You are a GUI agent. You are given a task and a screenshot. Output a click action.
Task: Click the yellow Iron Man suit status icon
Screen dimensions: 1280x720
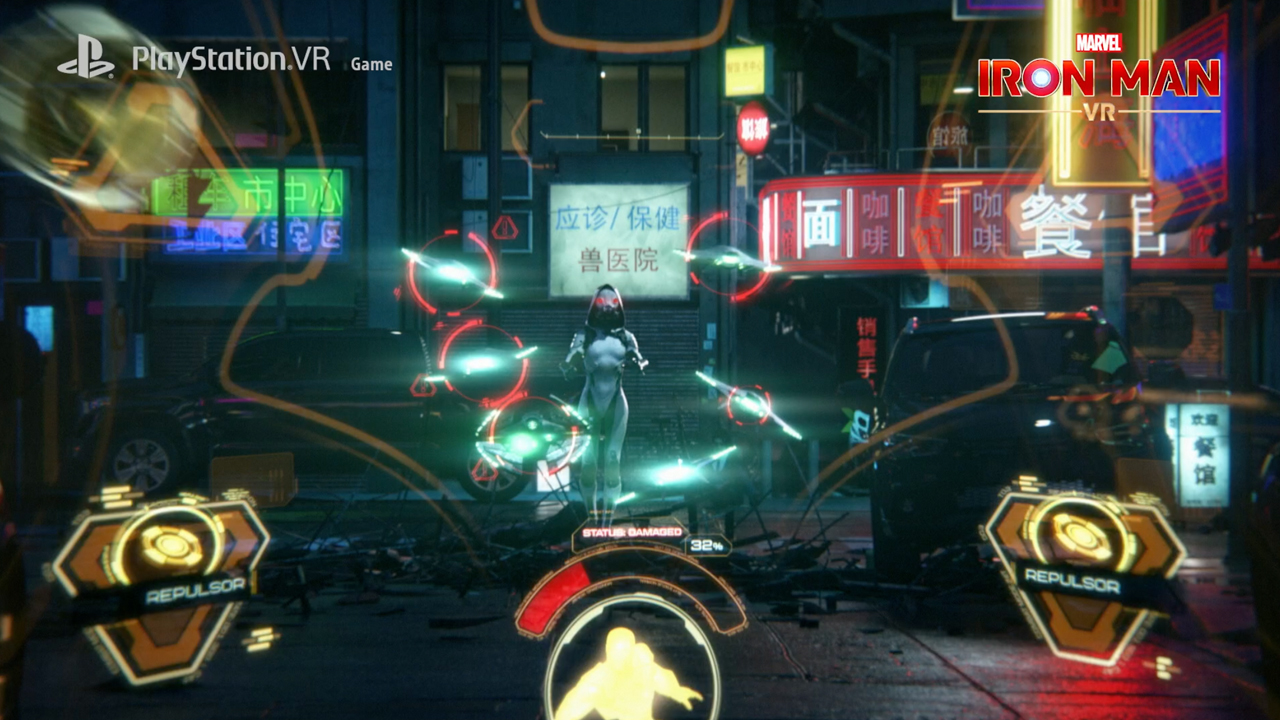point(631,670)
